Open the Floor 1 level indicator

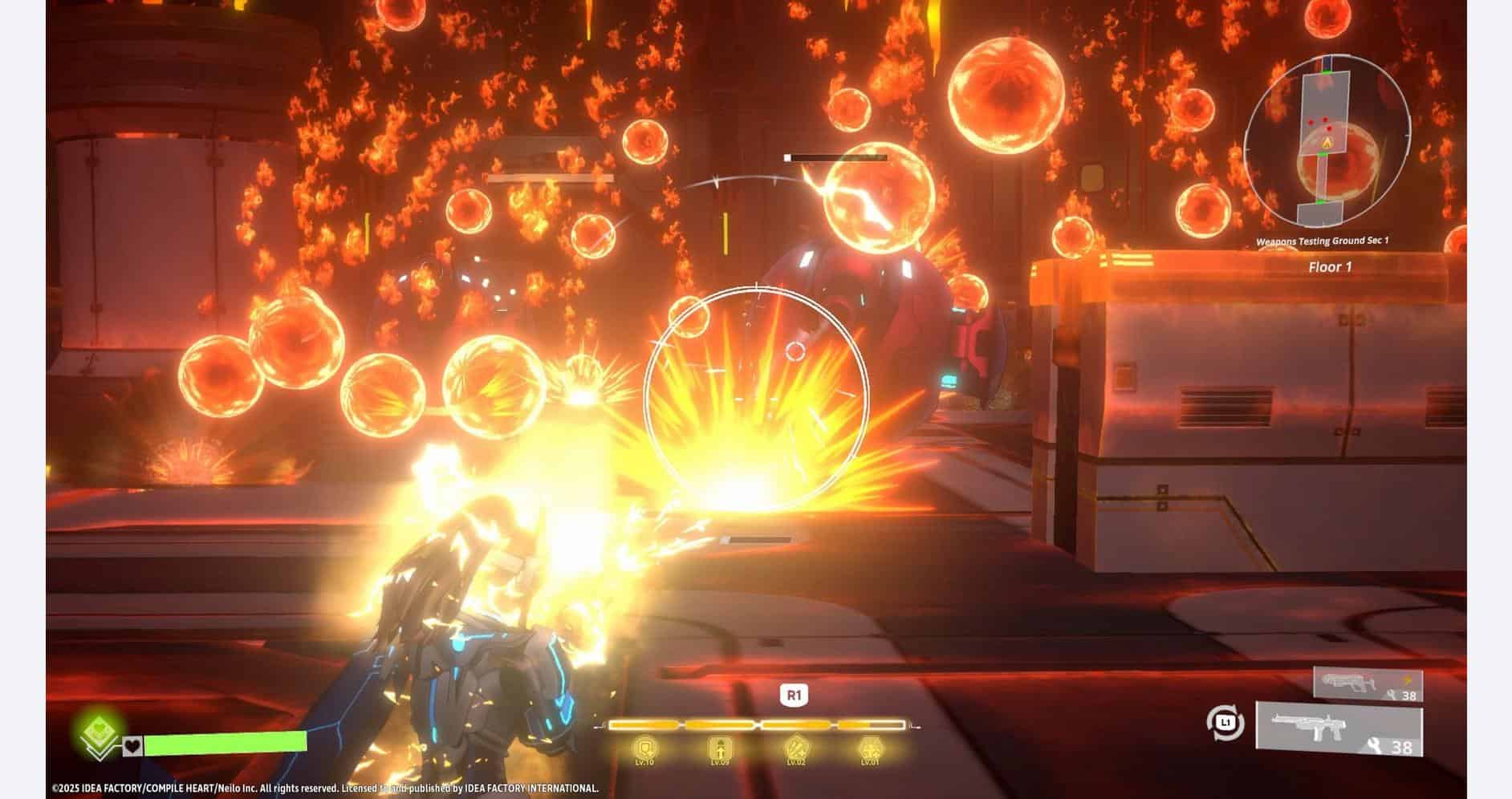click(x=1331, y=266)
